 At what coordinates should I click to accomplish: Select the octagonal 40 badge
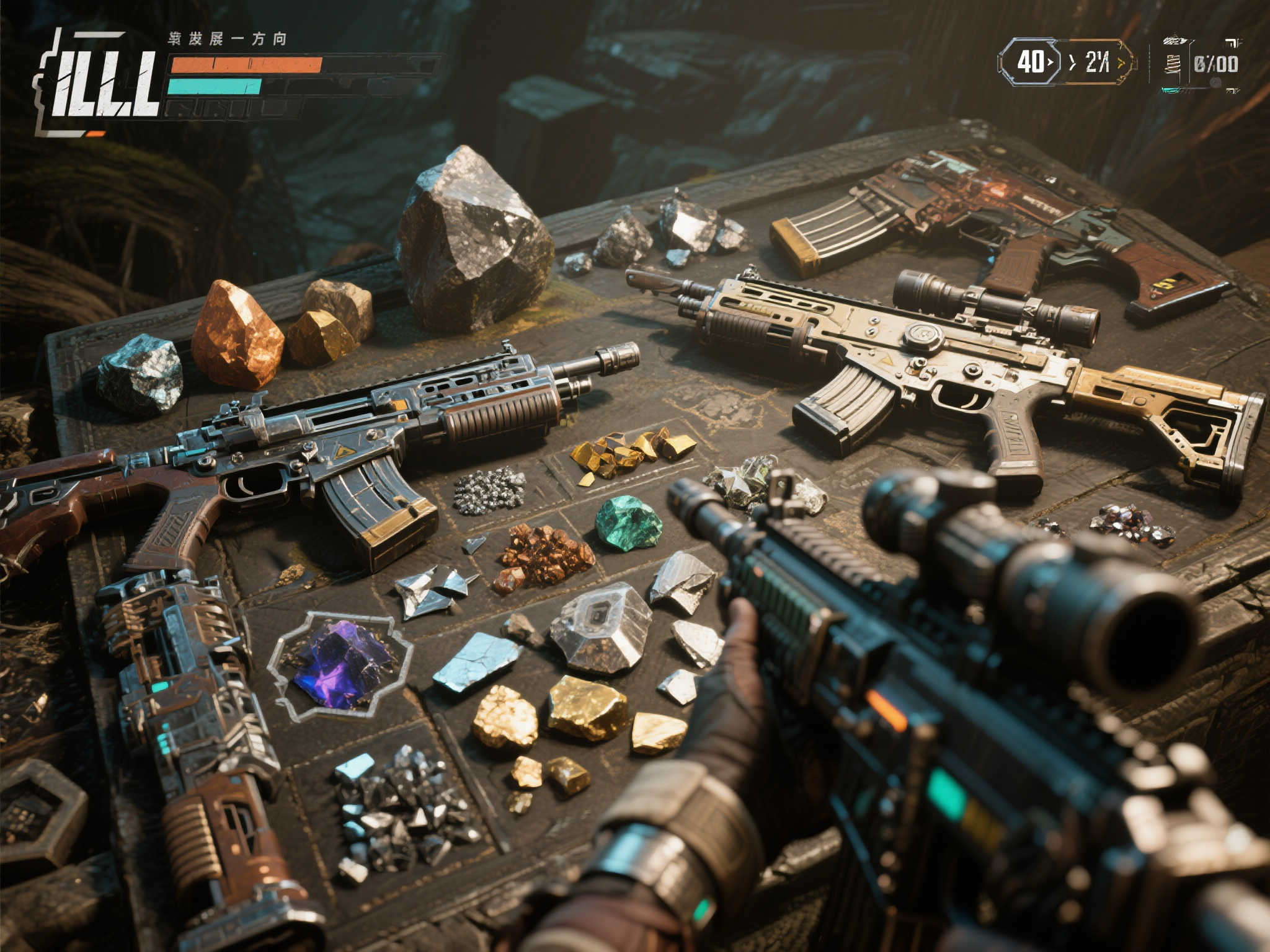[1031, 62]
